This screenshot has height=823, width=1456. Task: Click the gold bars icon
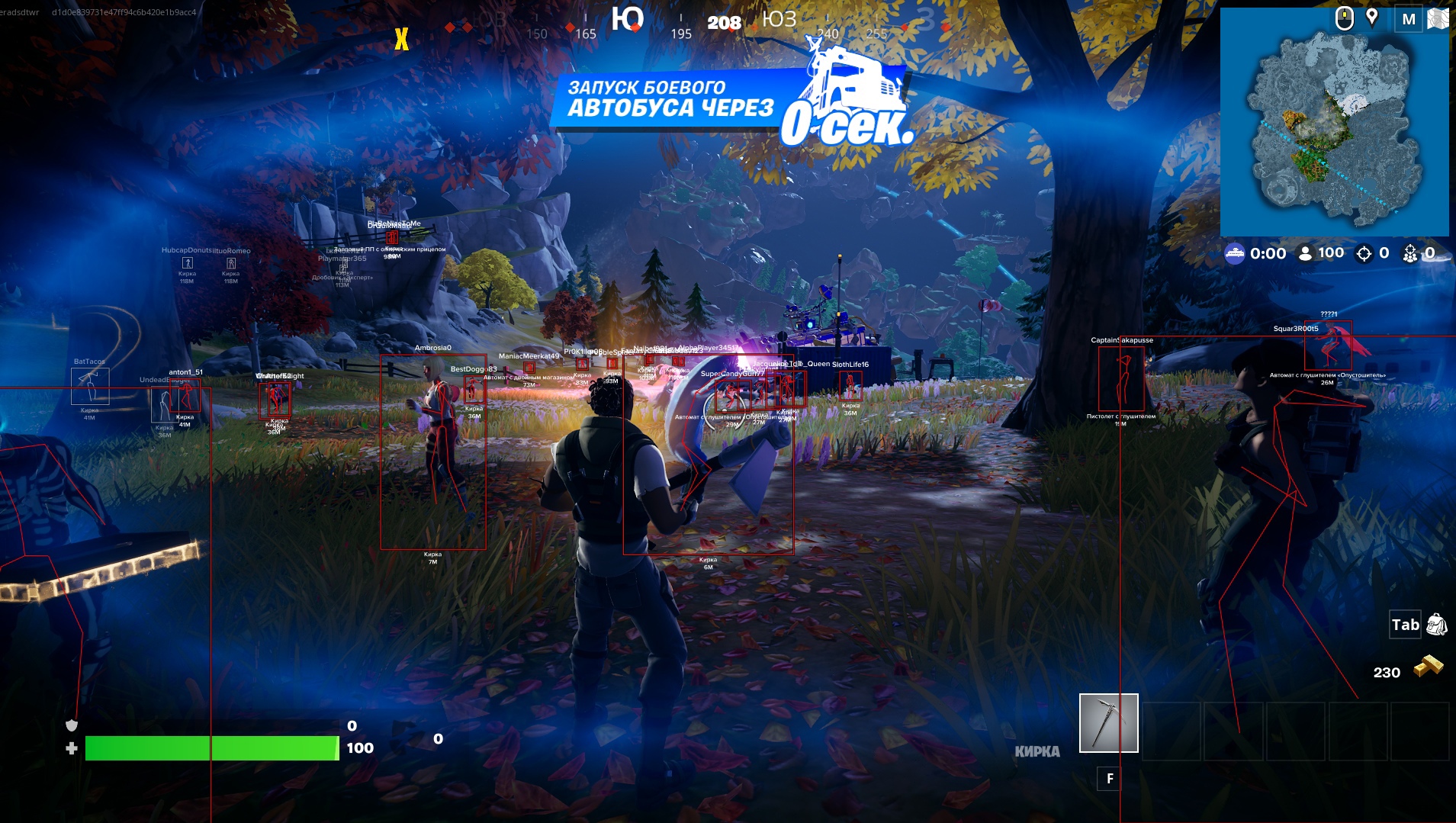point(1429,667)
